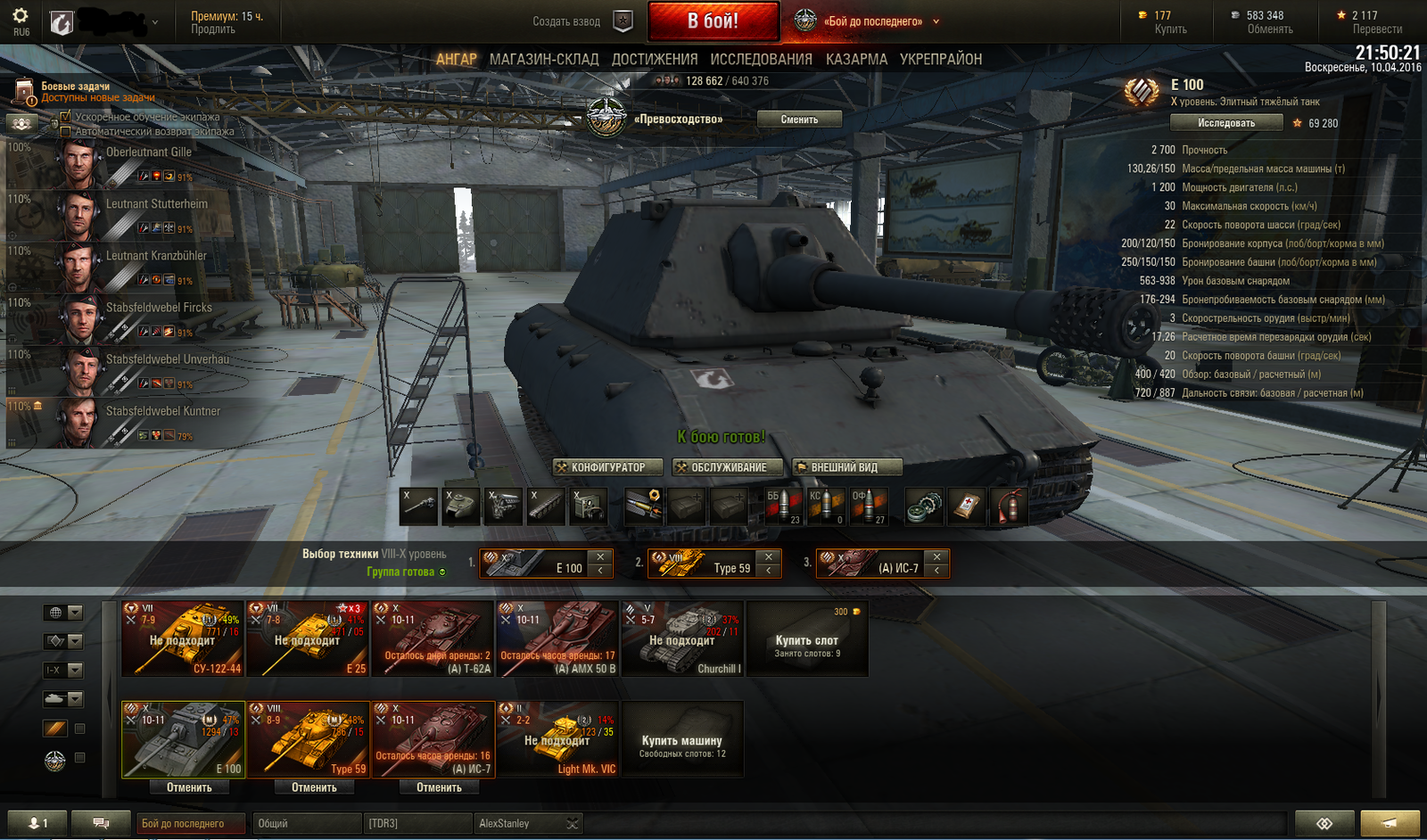Click the red «В бой!» battle button
The height and width of the screenshot is (840, 1427).
coord(713,21)
